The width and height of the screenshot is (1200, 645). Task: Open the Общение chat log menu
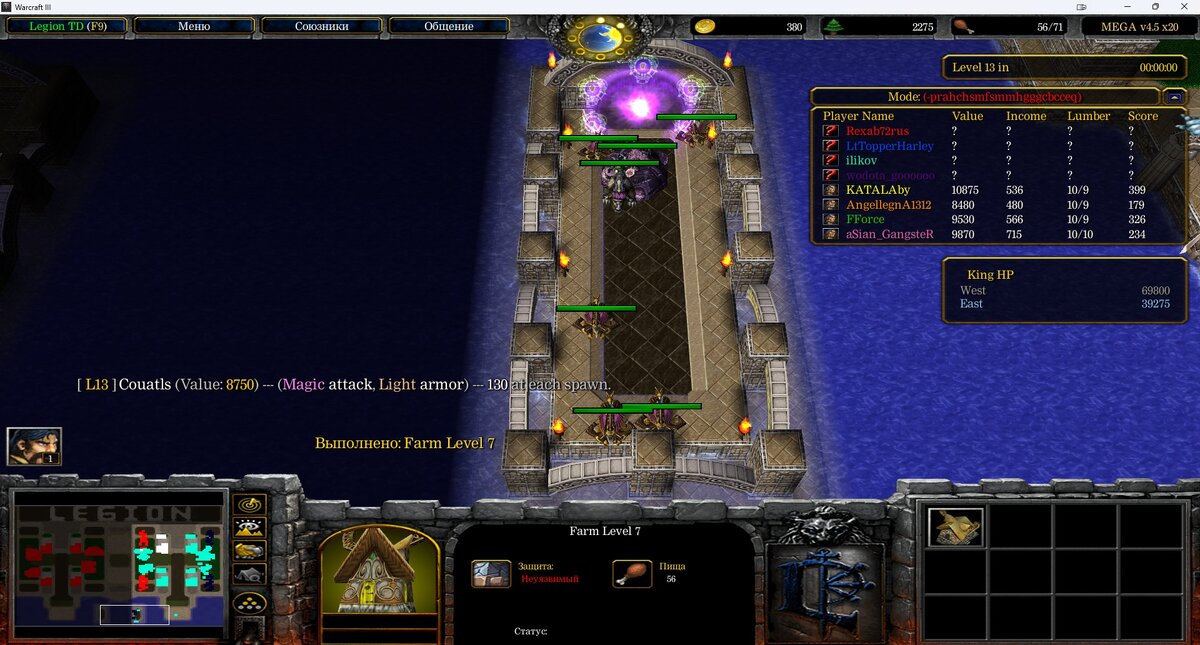tap(449, 26)
